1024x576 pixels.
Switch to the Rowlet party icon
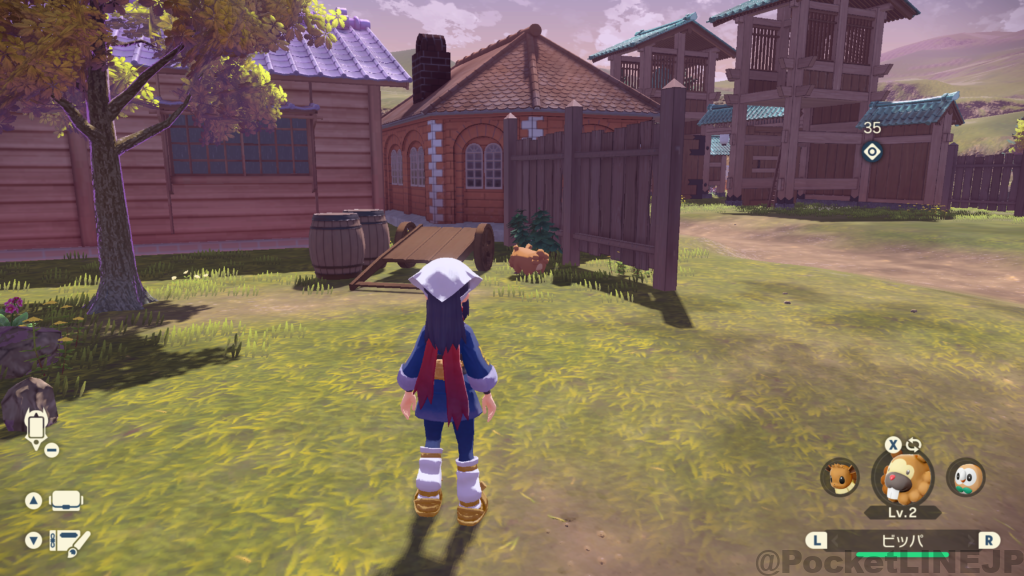pyautogui.click(x=965, y=477)
